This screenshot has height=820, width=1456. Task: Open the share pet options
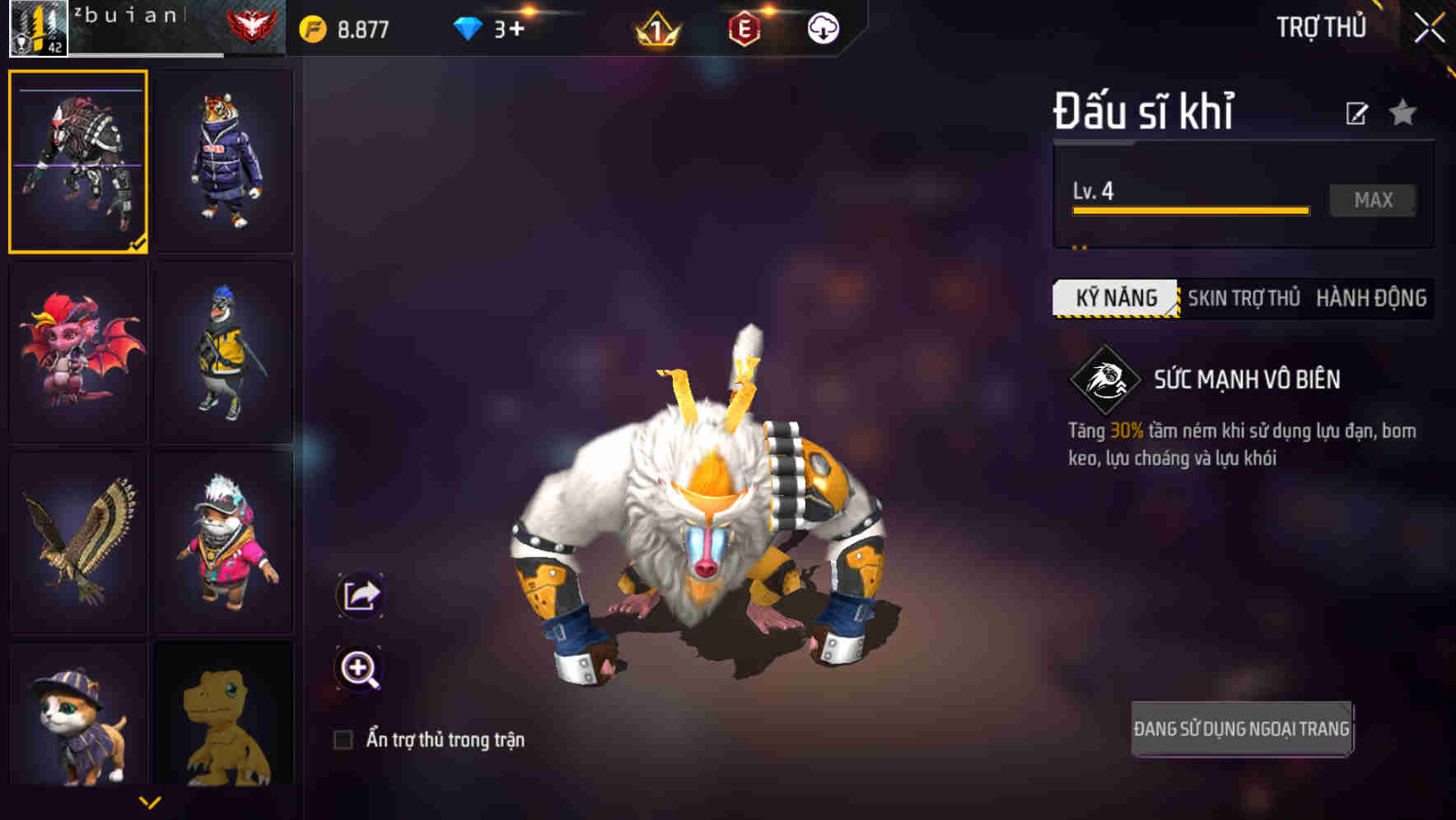(359, 594)
